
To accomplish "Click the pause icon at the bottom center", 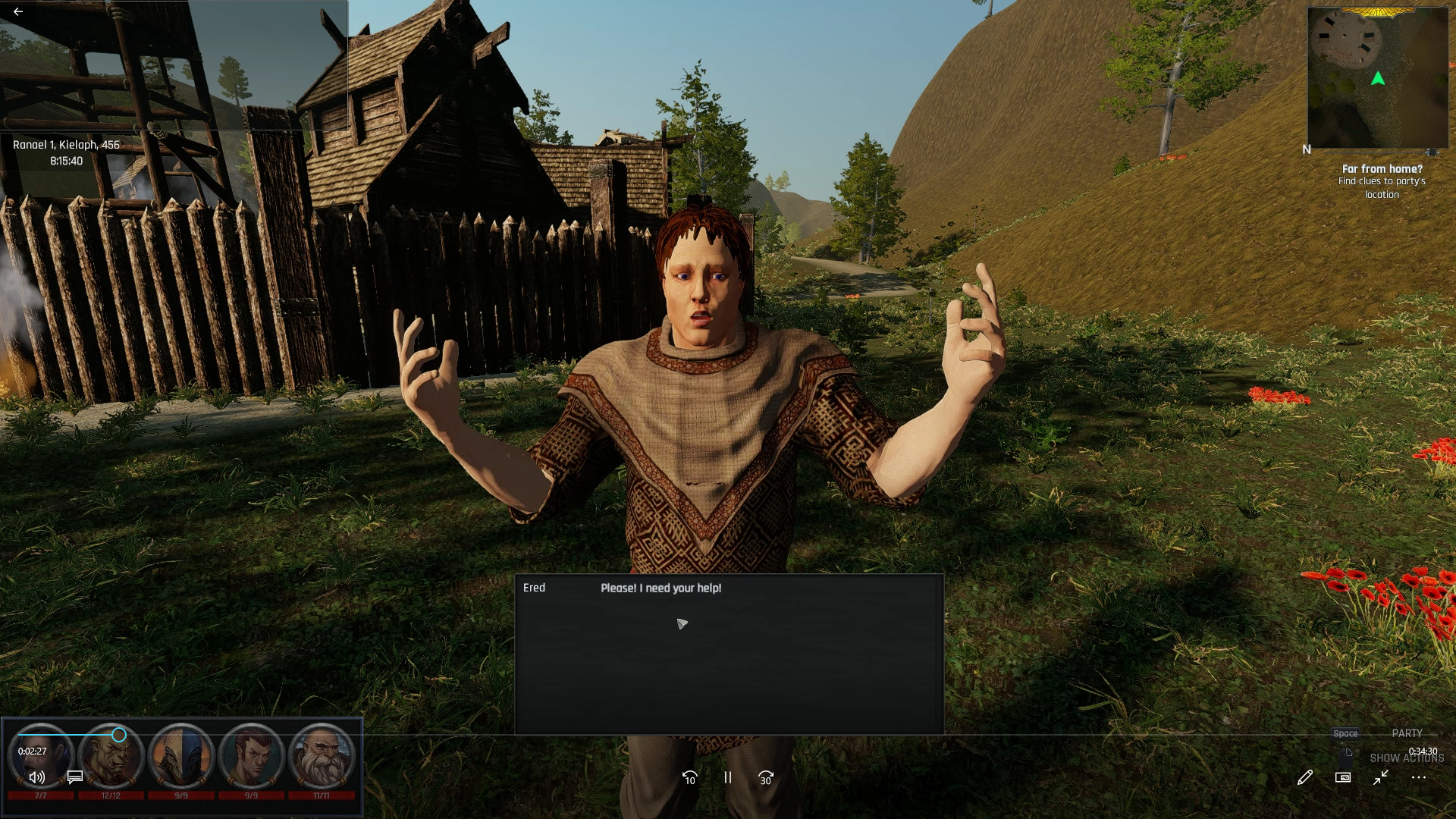I will 727,778.
